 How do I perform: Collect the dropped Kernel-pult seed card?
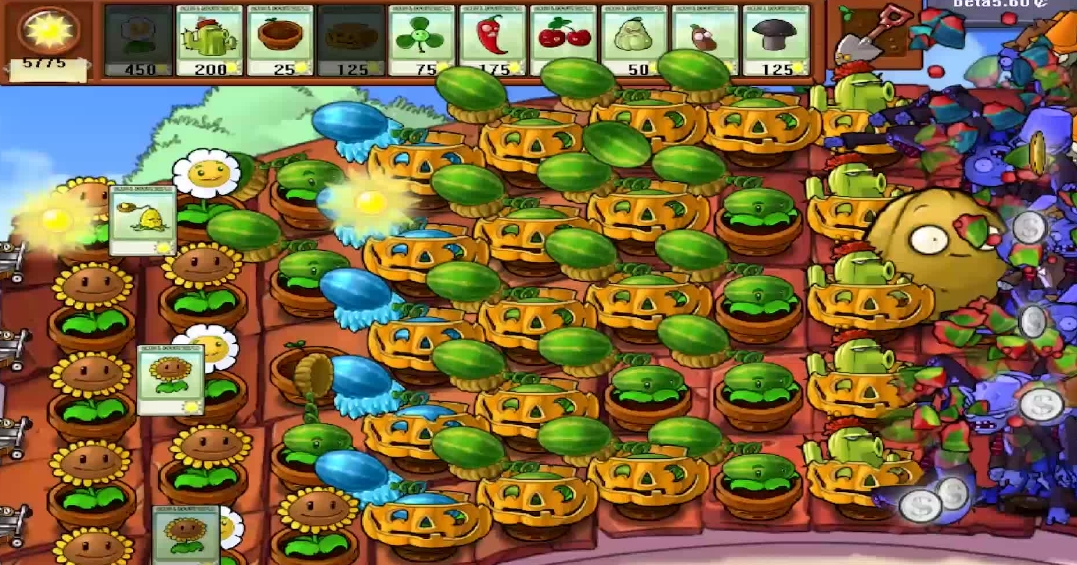[142, 220]
